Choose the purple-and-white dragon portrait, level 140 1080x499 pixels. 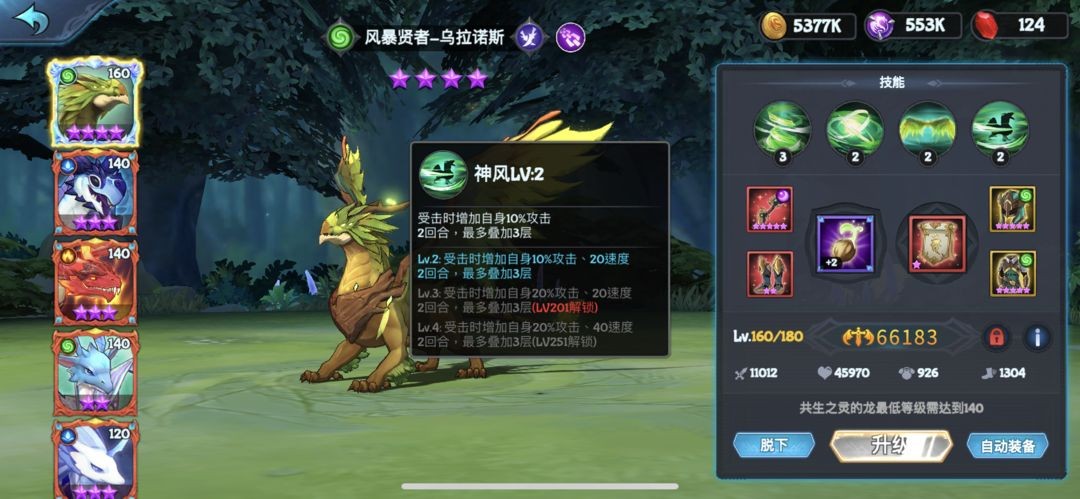(x=95, y=192)
